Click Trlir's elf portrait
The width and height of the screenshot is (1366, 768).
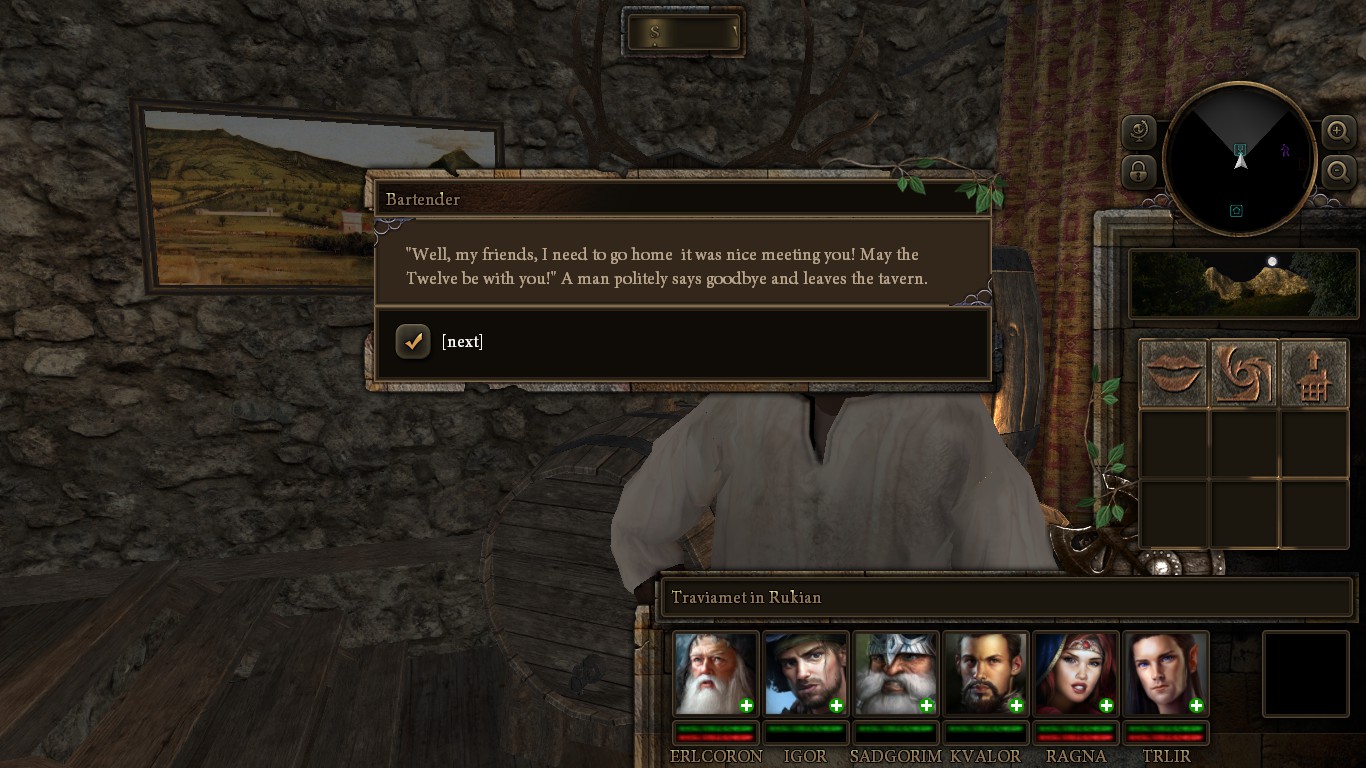coord(1165,674)
